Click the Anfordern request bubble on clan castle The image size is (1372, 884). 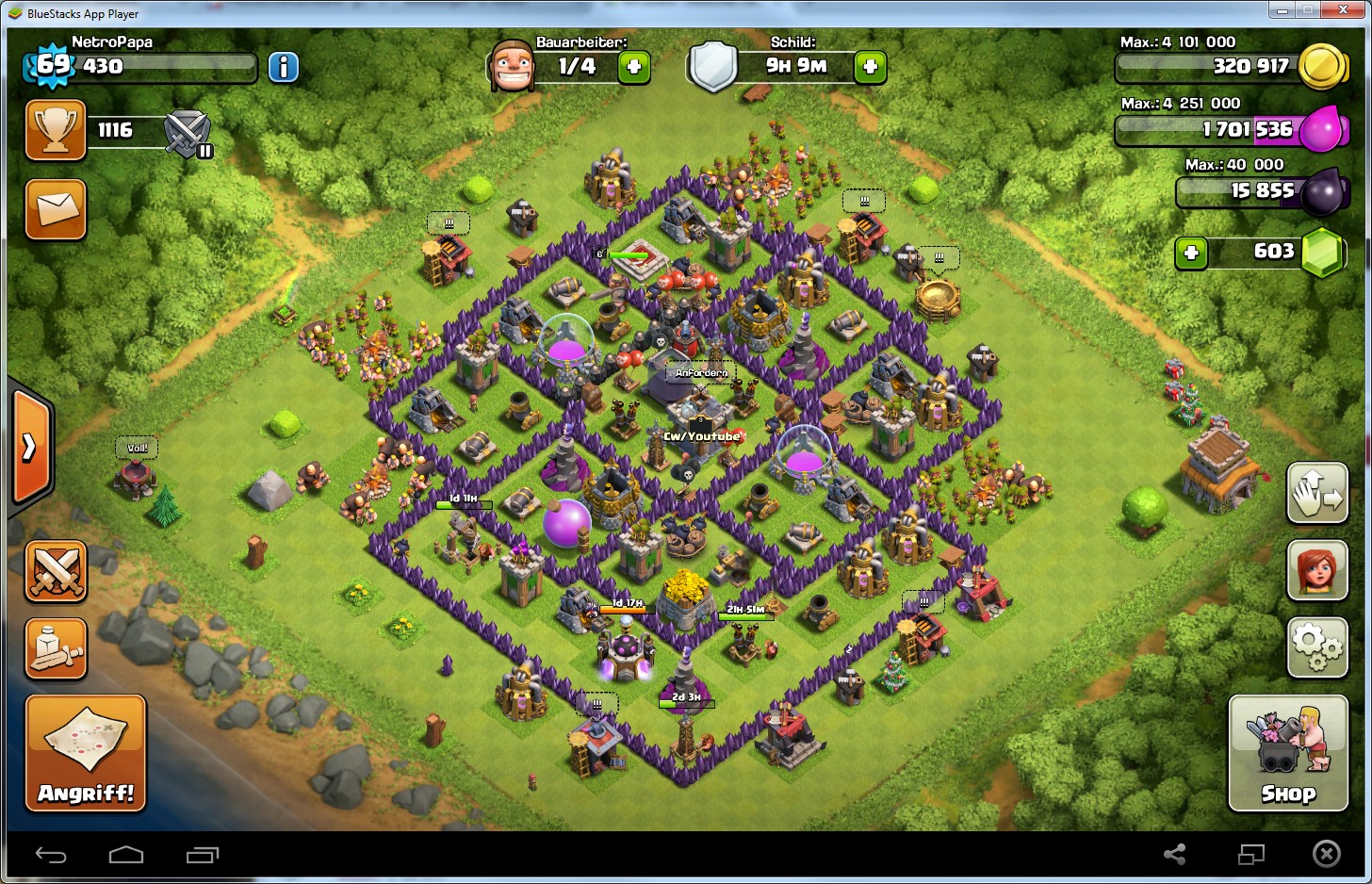[x=701, y=373]
